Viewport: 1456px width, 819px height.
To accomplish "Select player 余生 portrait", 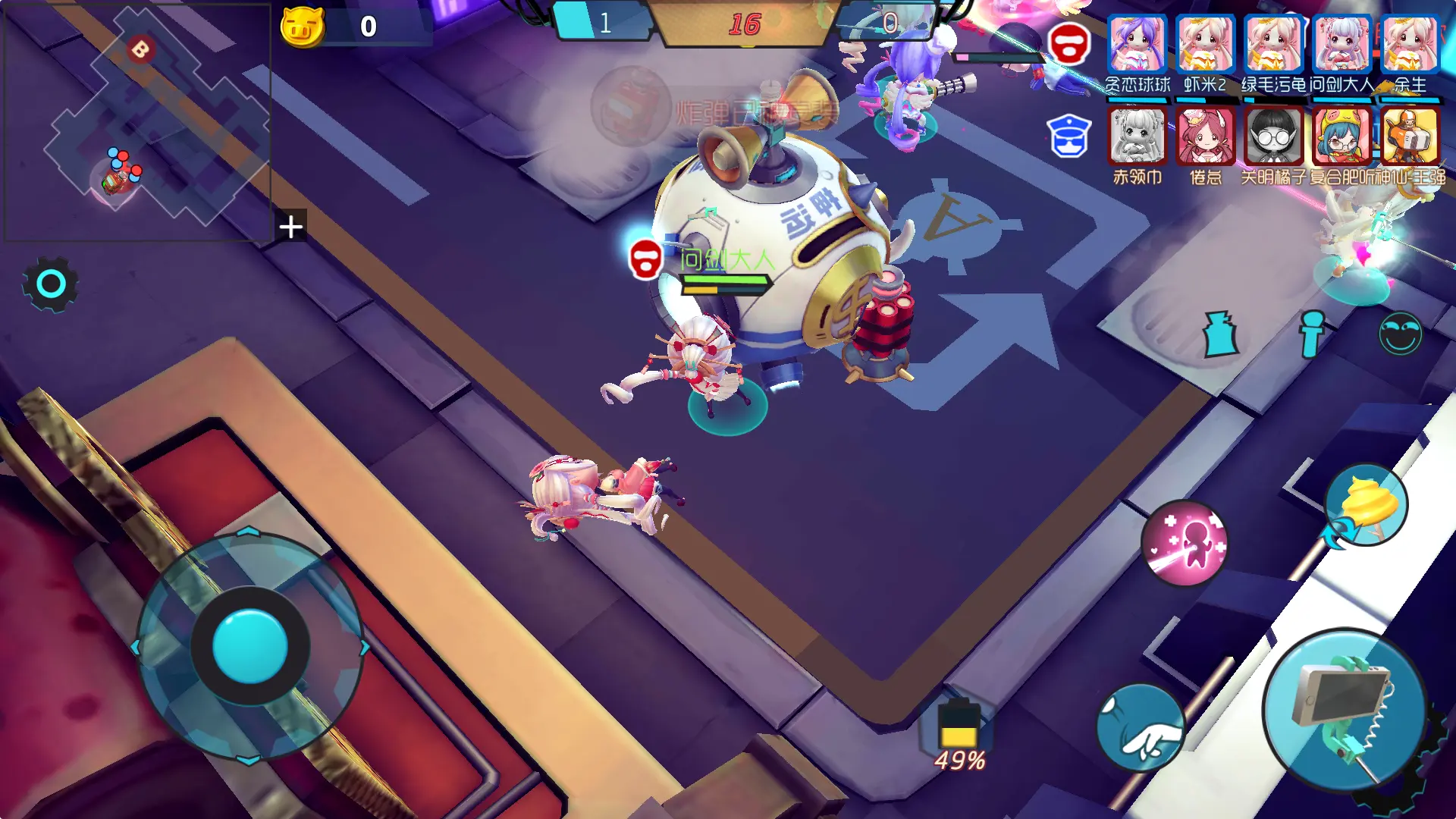I will pos(1410,44).
